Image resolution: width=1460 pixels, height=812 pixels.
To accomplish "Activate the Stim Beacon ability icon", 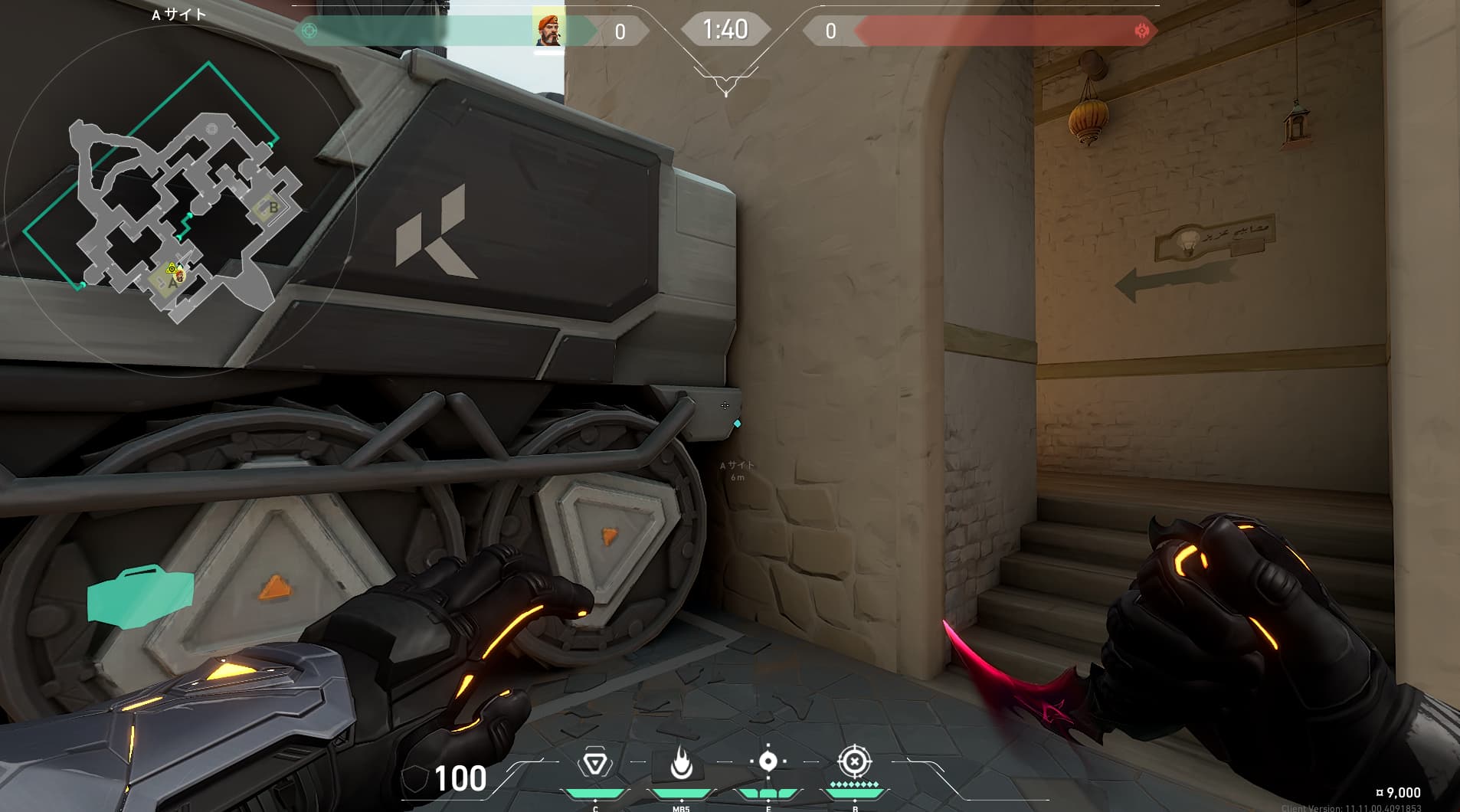I will (594, 763).
